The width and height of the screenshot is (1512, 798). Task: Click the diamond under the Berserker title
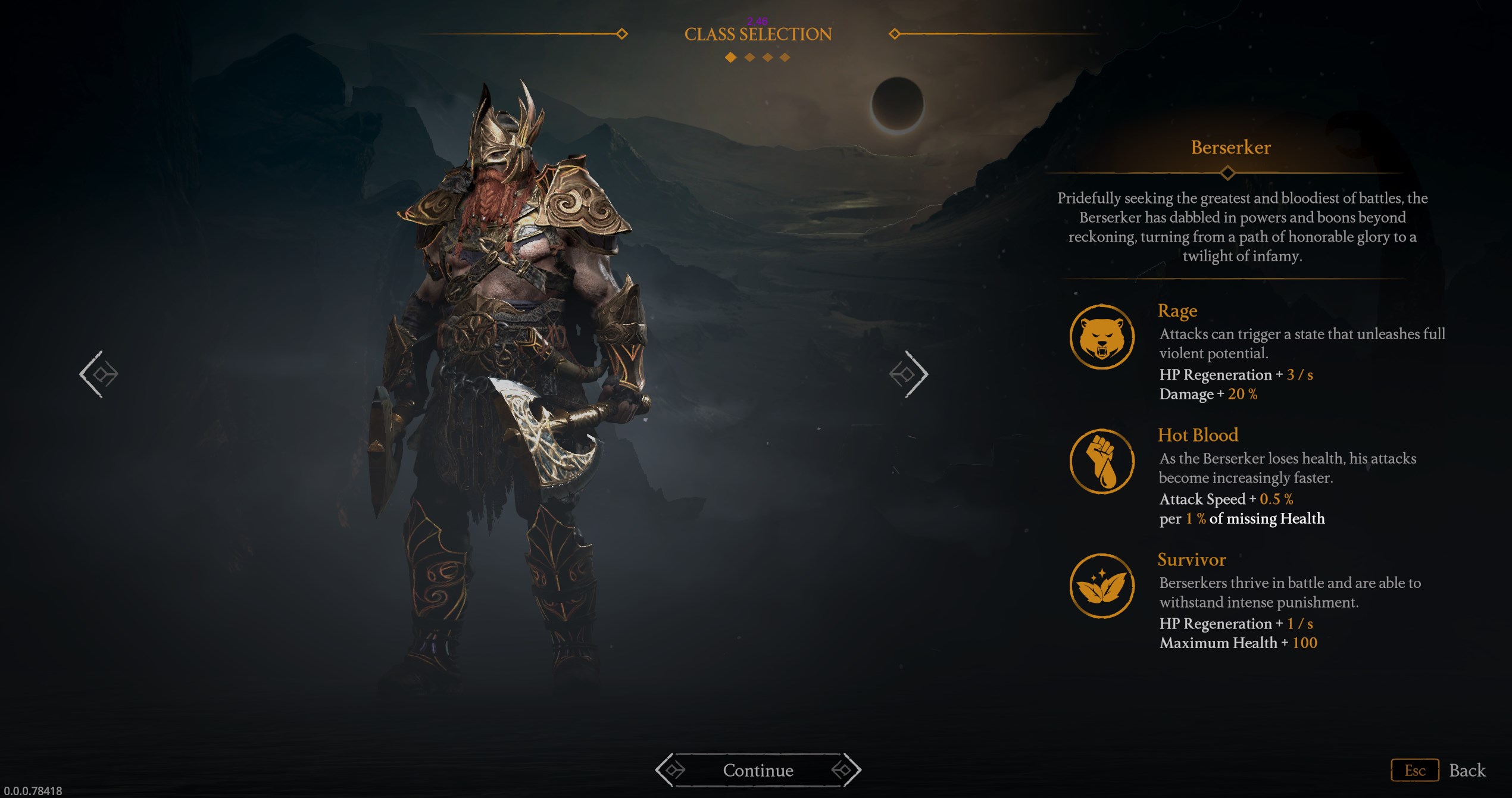(x=1229, y=174)
